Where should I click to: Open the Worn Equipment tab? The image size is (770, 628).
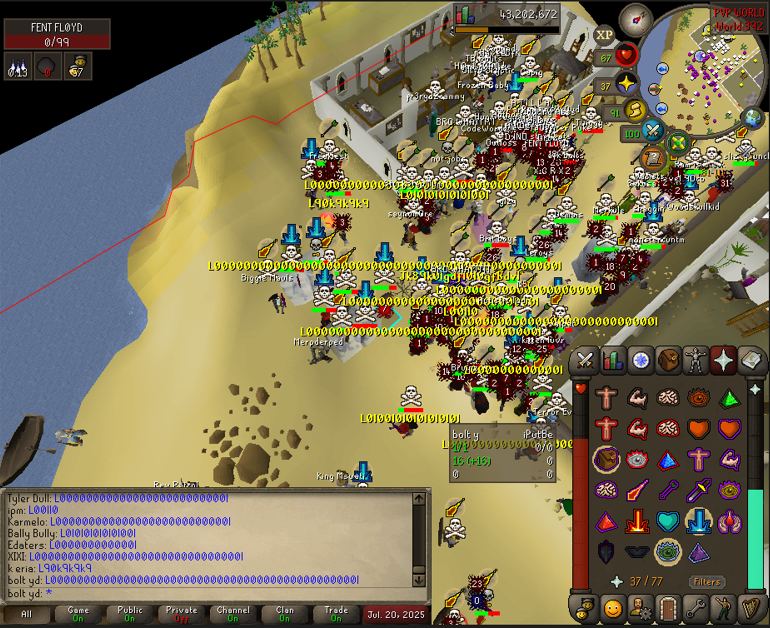[x=695, y=360]
